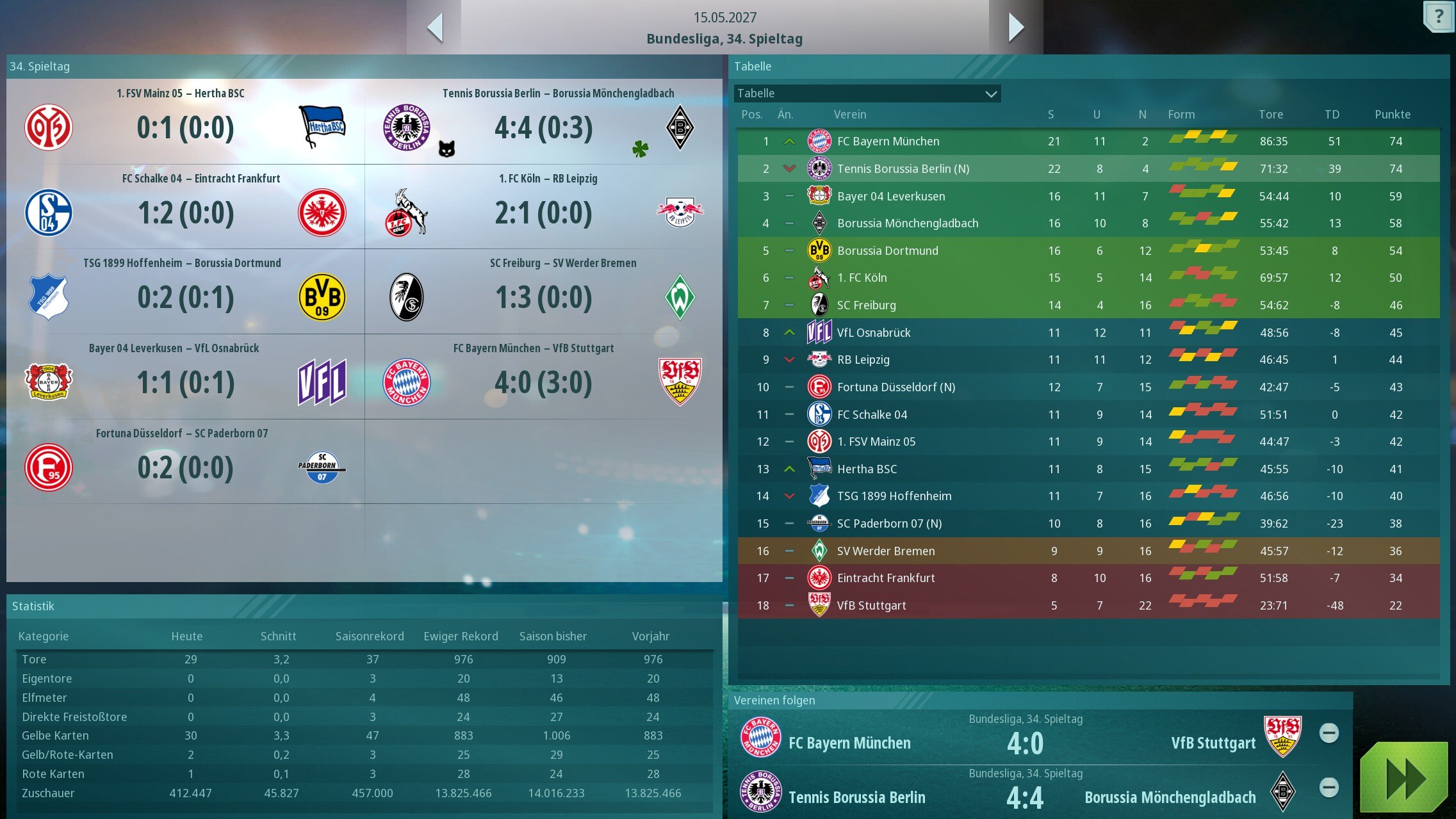Open the Schalke 04 vs Eintracht Frankfurt result
Screen dimensions: 1456x819
[186, 213]
